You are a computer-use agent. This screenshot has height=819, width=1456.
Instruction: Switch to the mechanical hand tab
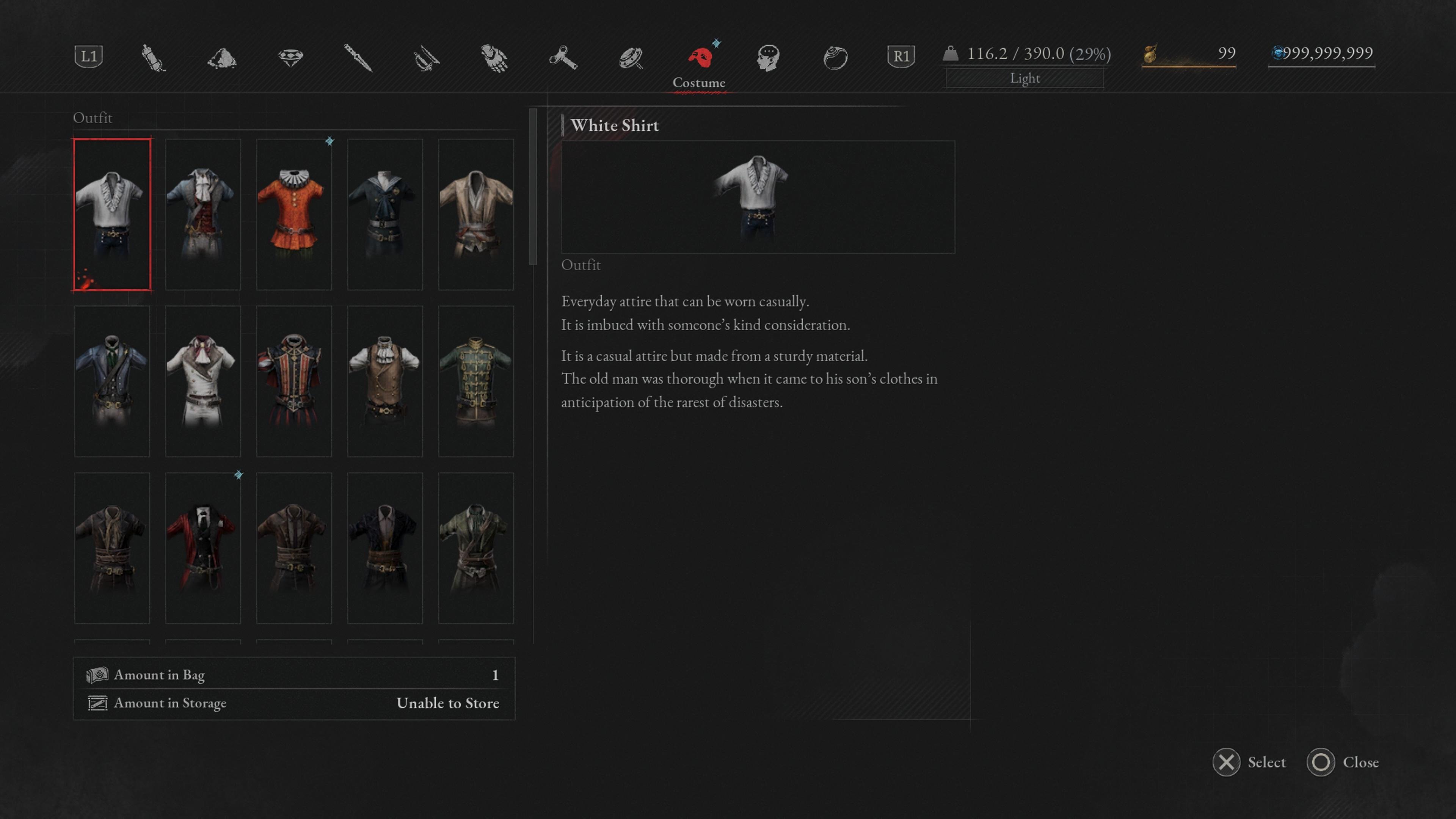pos(494,57)
